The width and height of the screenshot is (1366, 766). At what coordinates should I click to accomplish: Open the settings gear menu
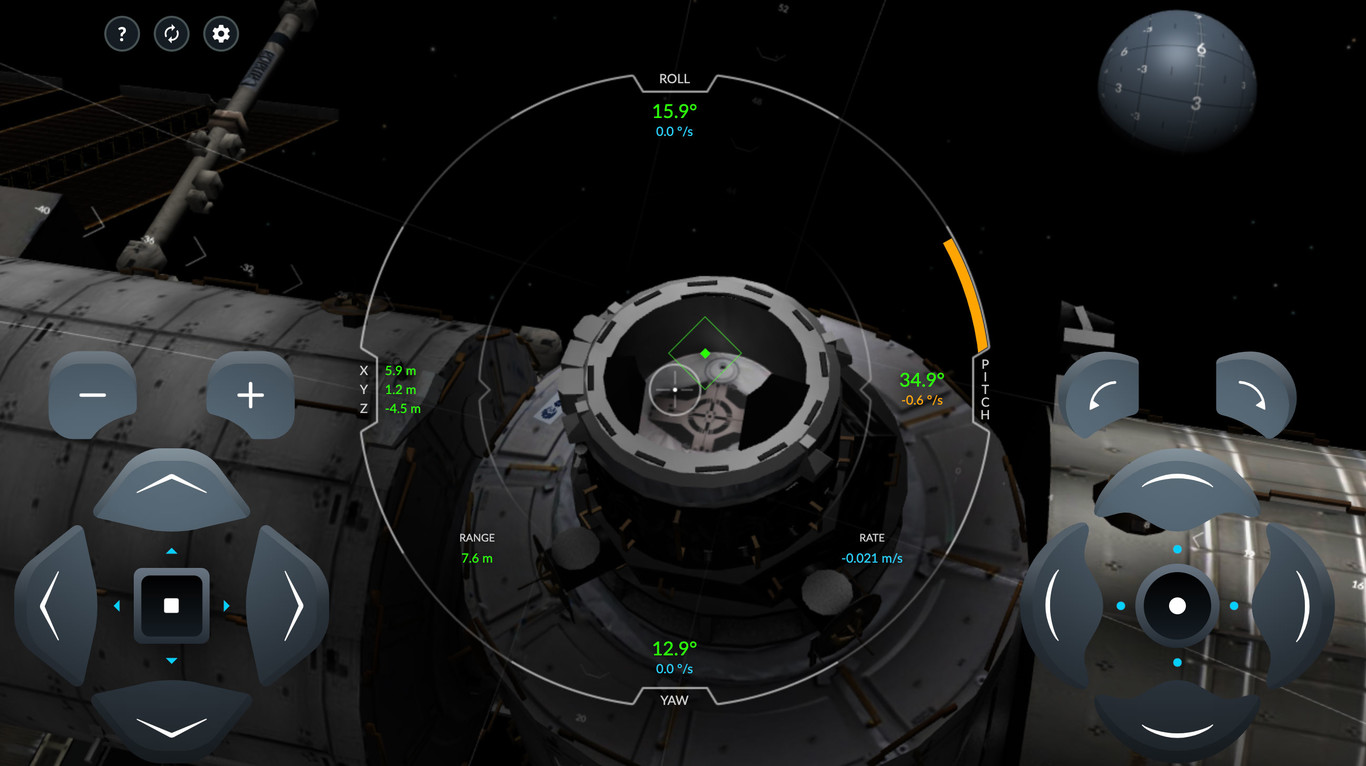tap(220, 33)
